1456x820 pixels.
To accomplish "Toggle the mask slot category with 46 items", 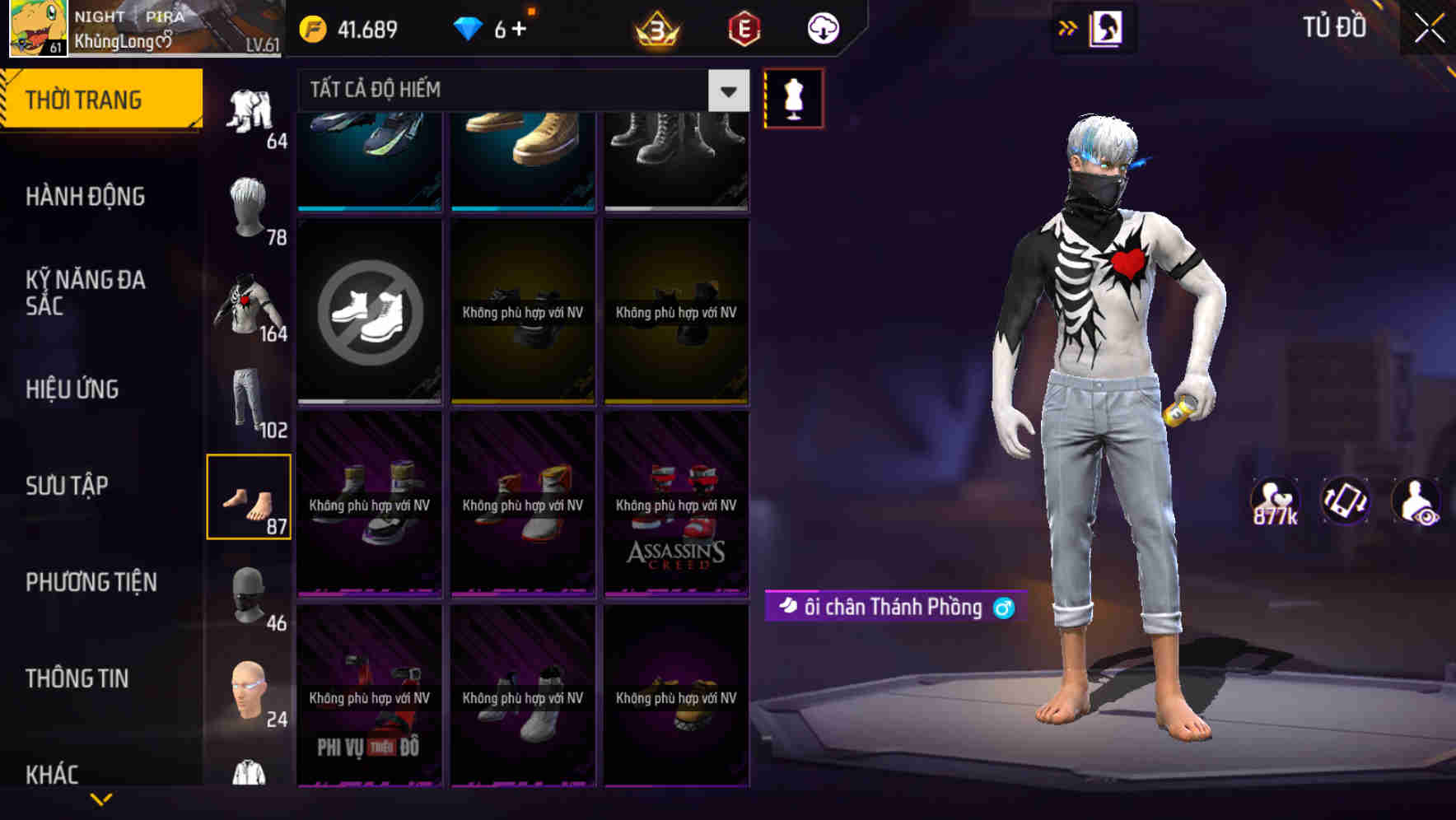I will (249, 595).
